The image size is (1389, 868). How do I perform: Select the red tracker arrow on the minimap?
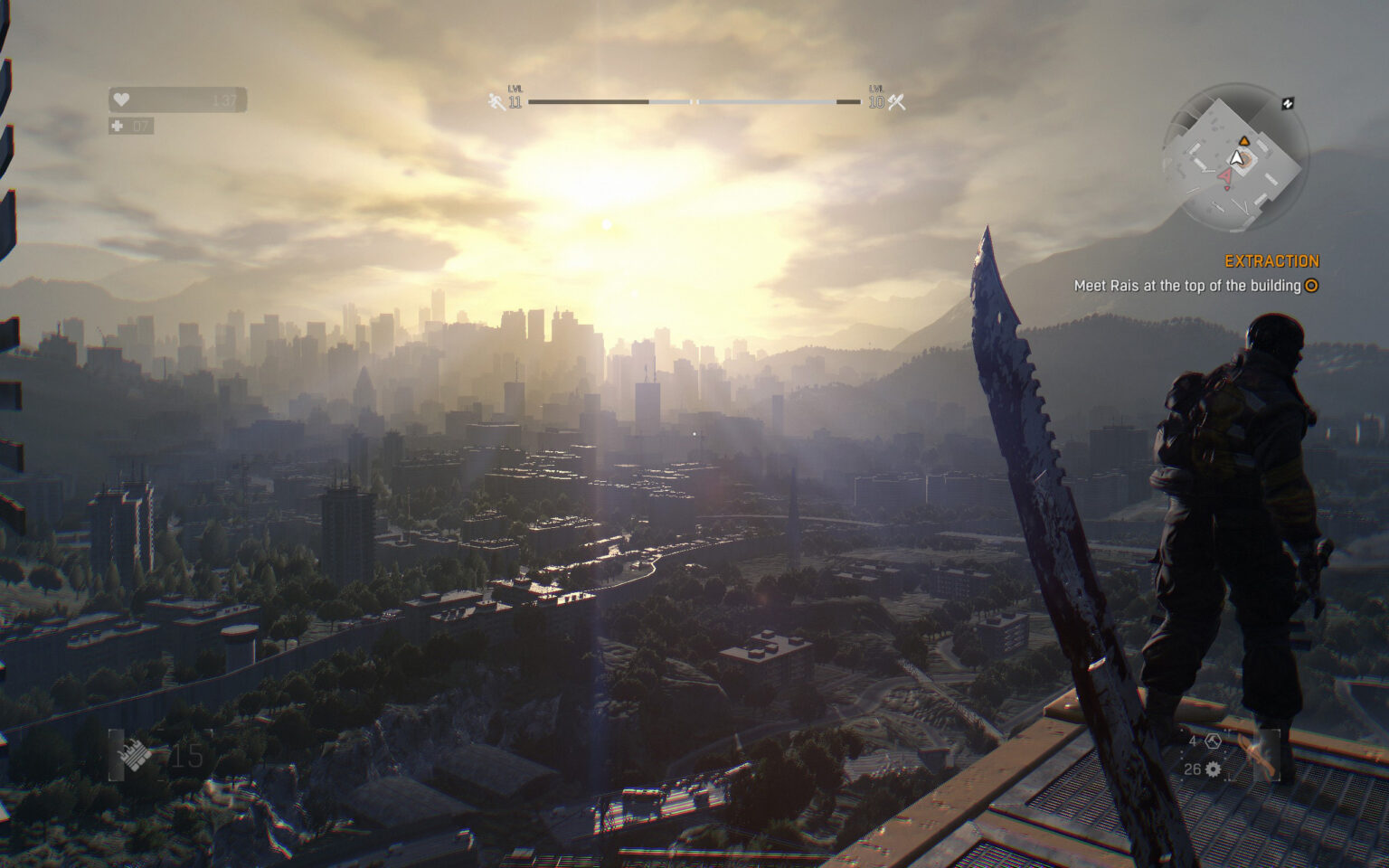[x=1226, y=175]
